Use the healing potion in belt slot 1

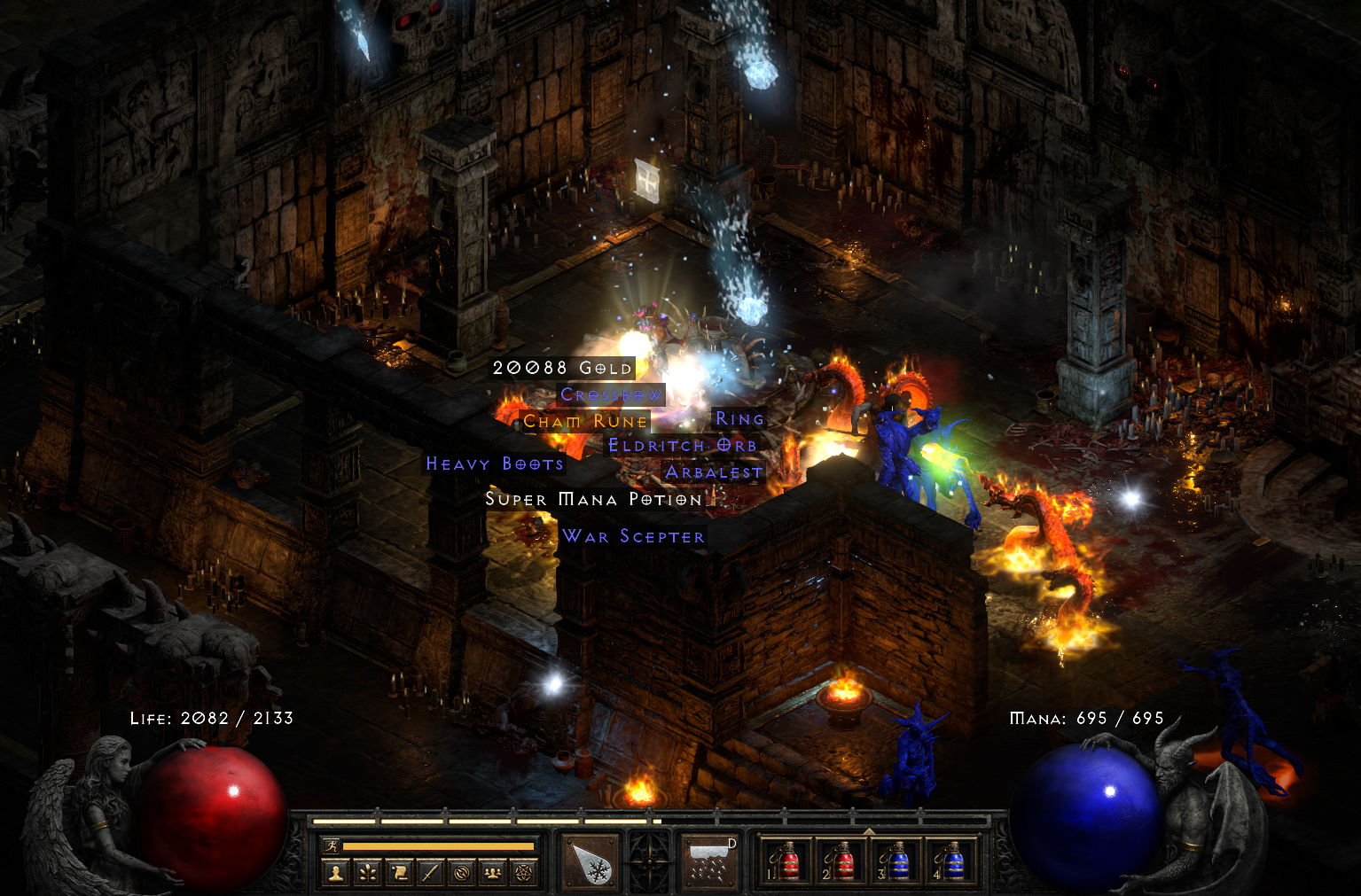click(x=784, y=862)
